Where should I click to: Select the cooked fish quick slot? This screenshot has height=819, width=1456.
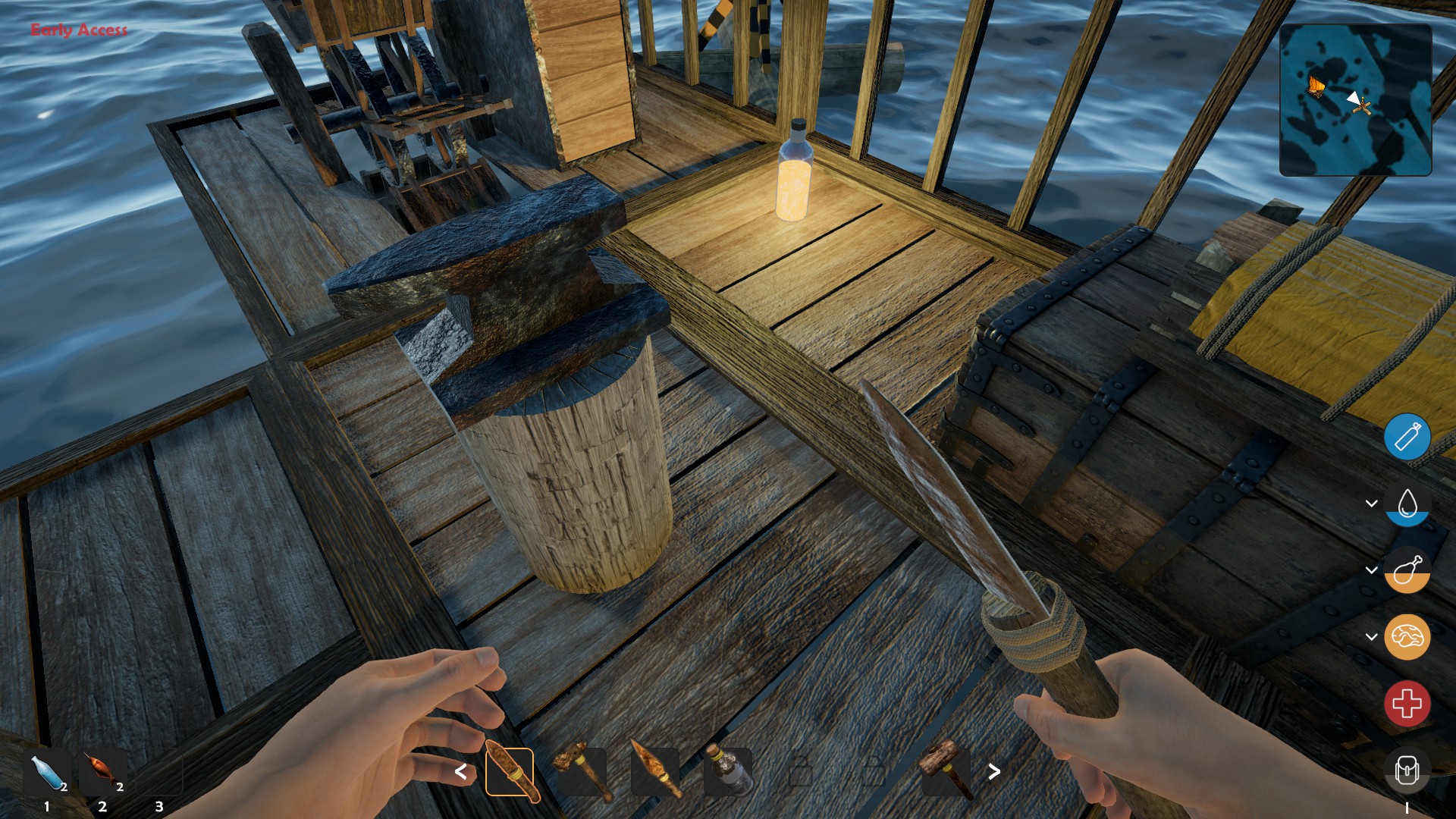pyautogui.click(x=103, y=772)
